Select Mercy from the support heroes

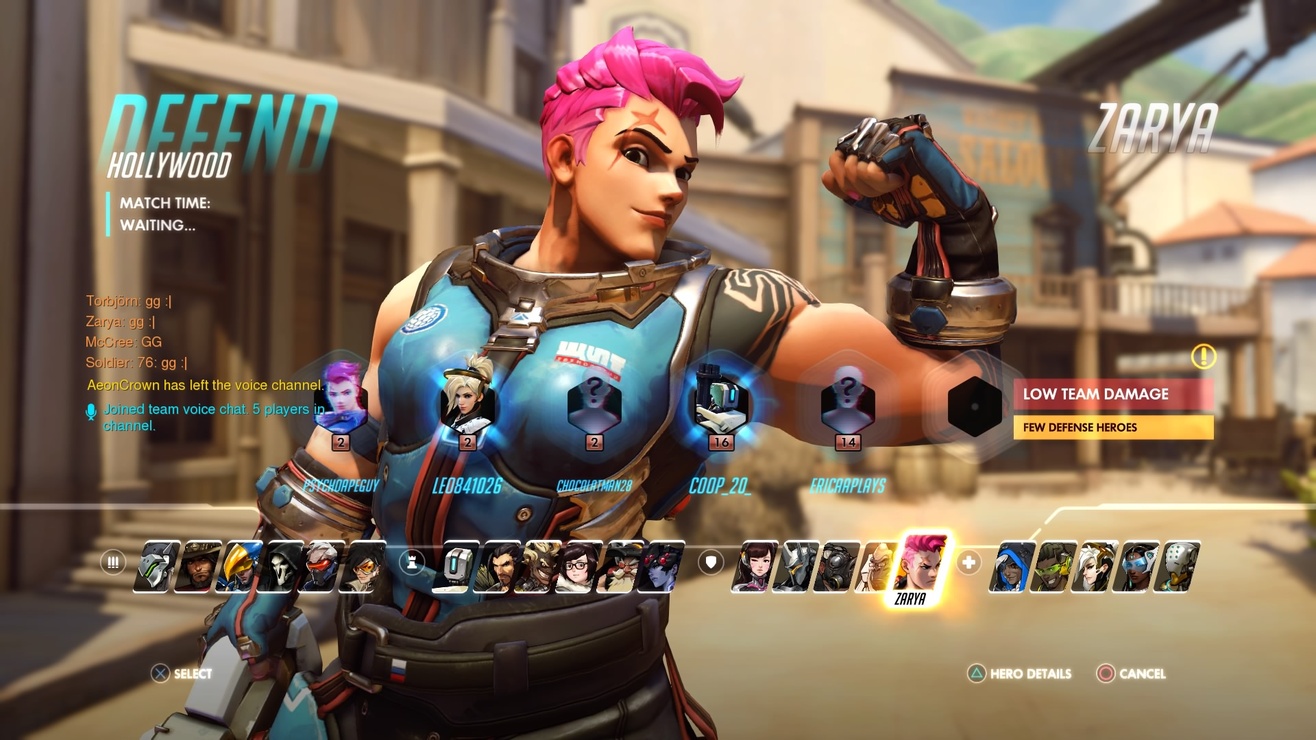pyautogui.click(x=1090, y=567)
